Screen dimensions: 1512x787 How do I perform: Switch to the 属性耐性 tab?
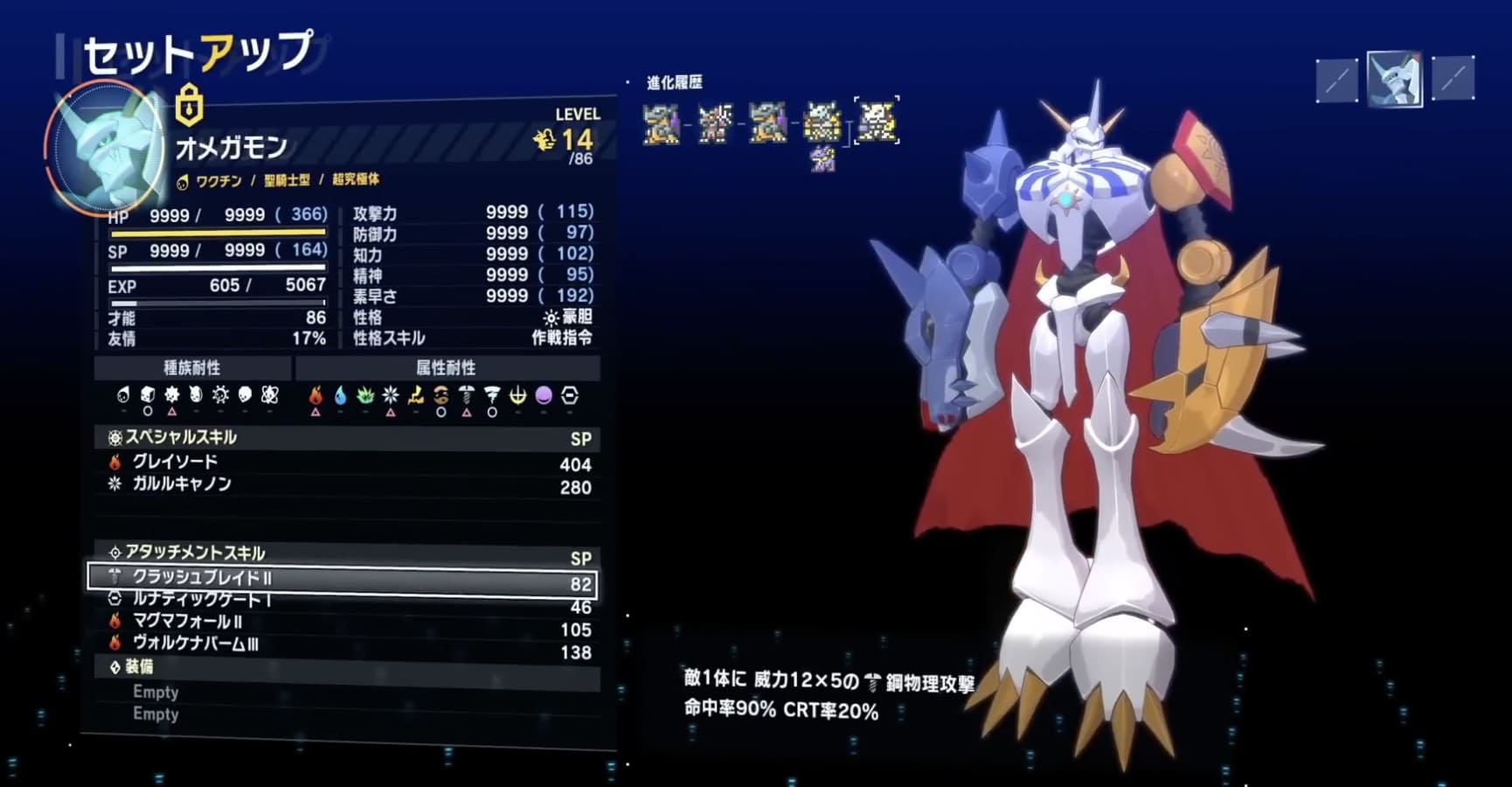[x=447, y=368]
